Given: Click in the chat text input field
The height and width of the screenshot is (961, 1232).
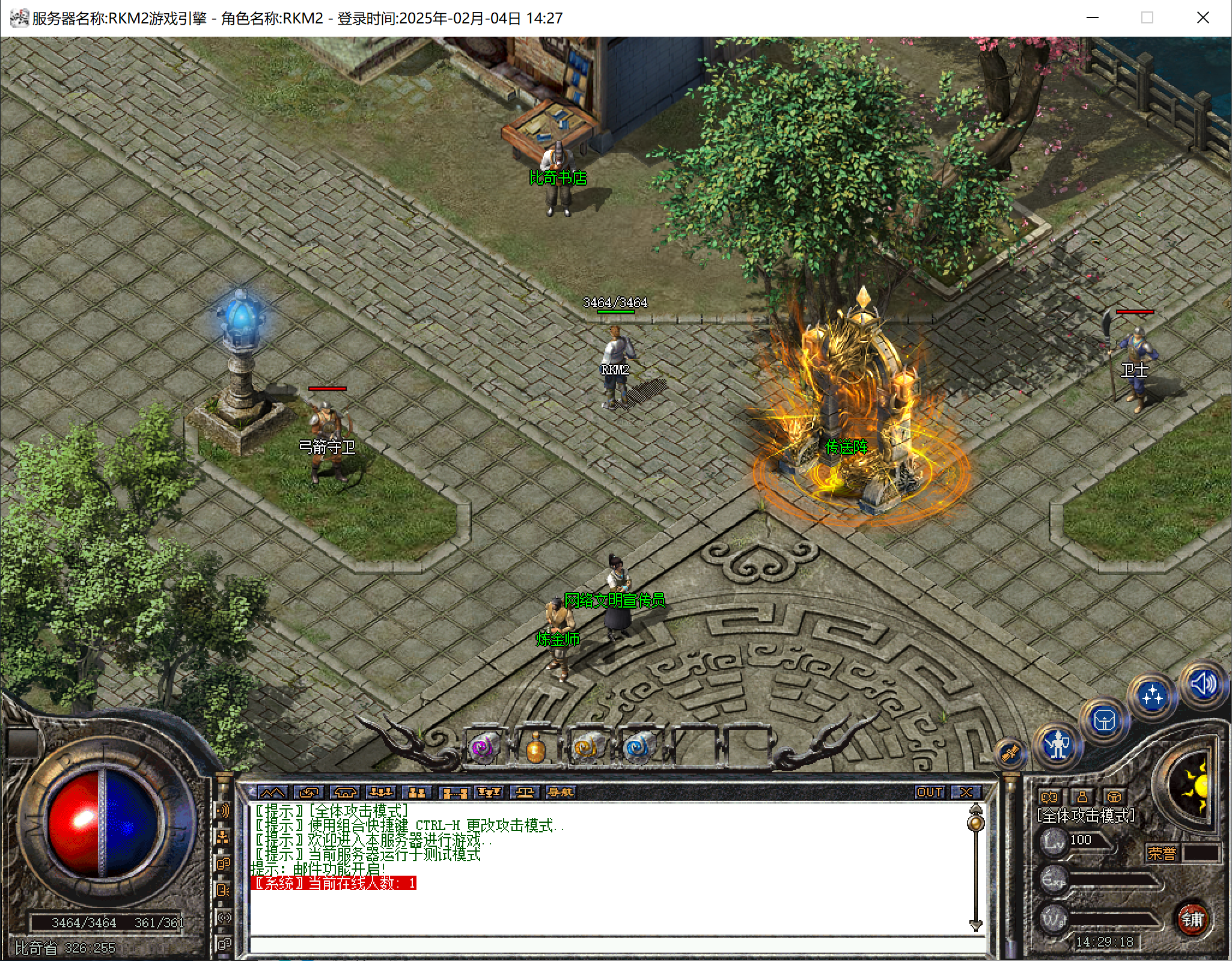Looking at the screenshot, I should [613, 944].
